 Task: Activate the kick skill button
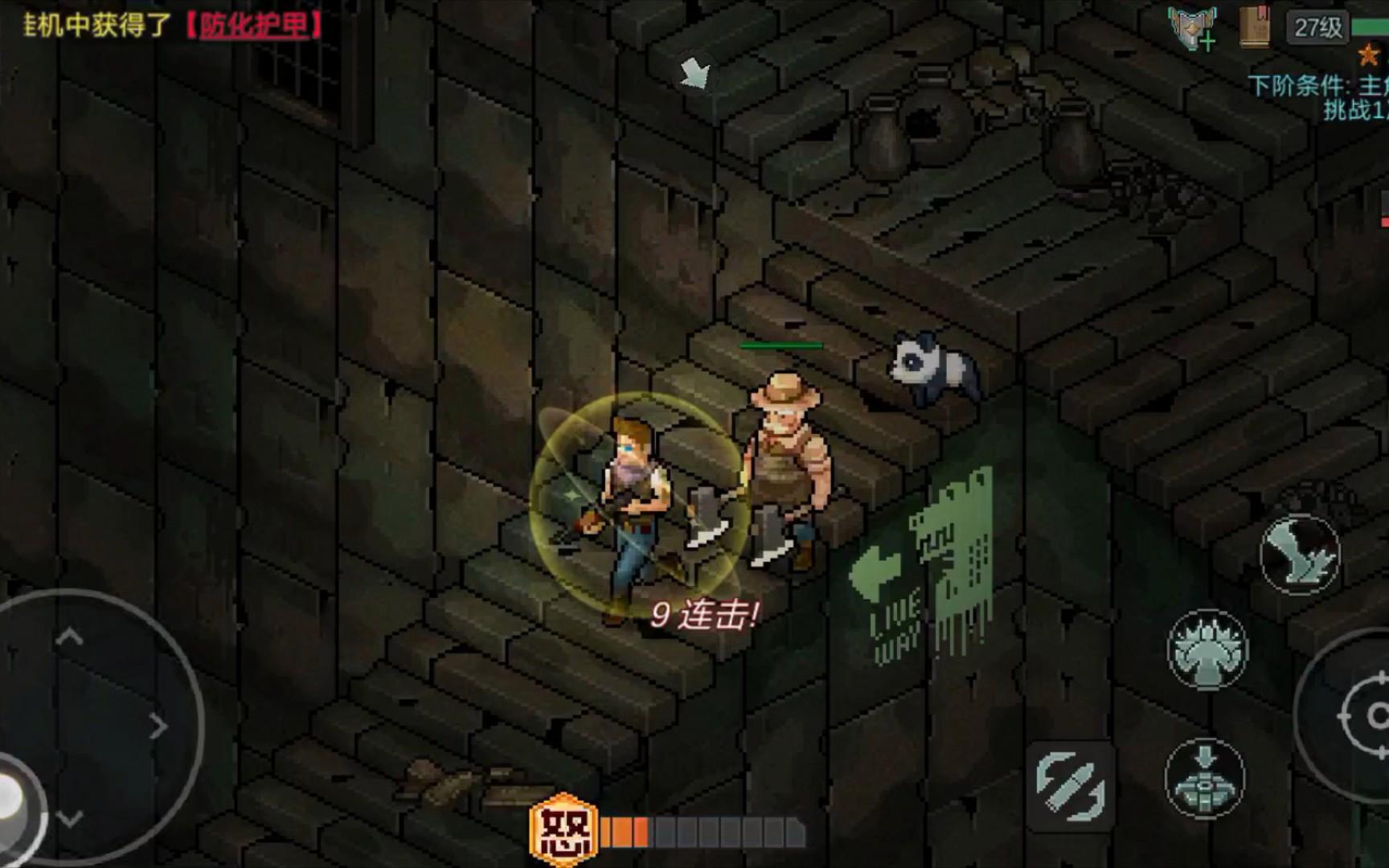tap(1299, 555)
